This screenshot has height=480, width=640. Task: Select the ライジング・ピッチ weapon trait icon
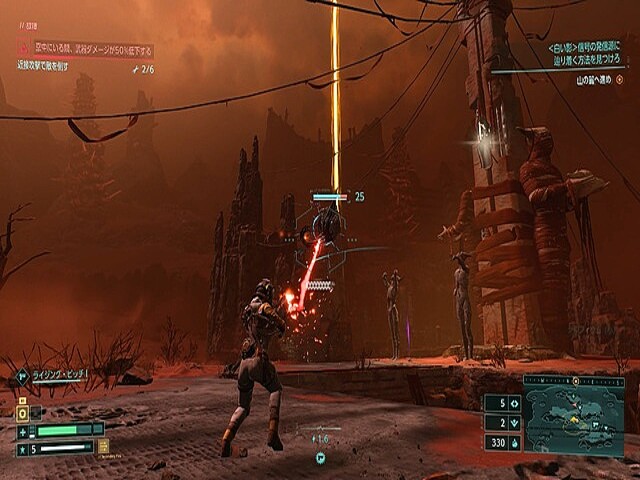pos(22,376)
